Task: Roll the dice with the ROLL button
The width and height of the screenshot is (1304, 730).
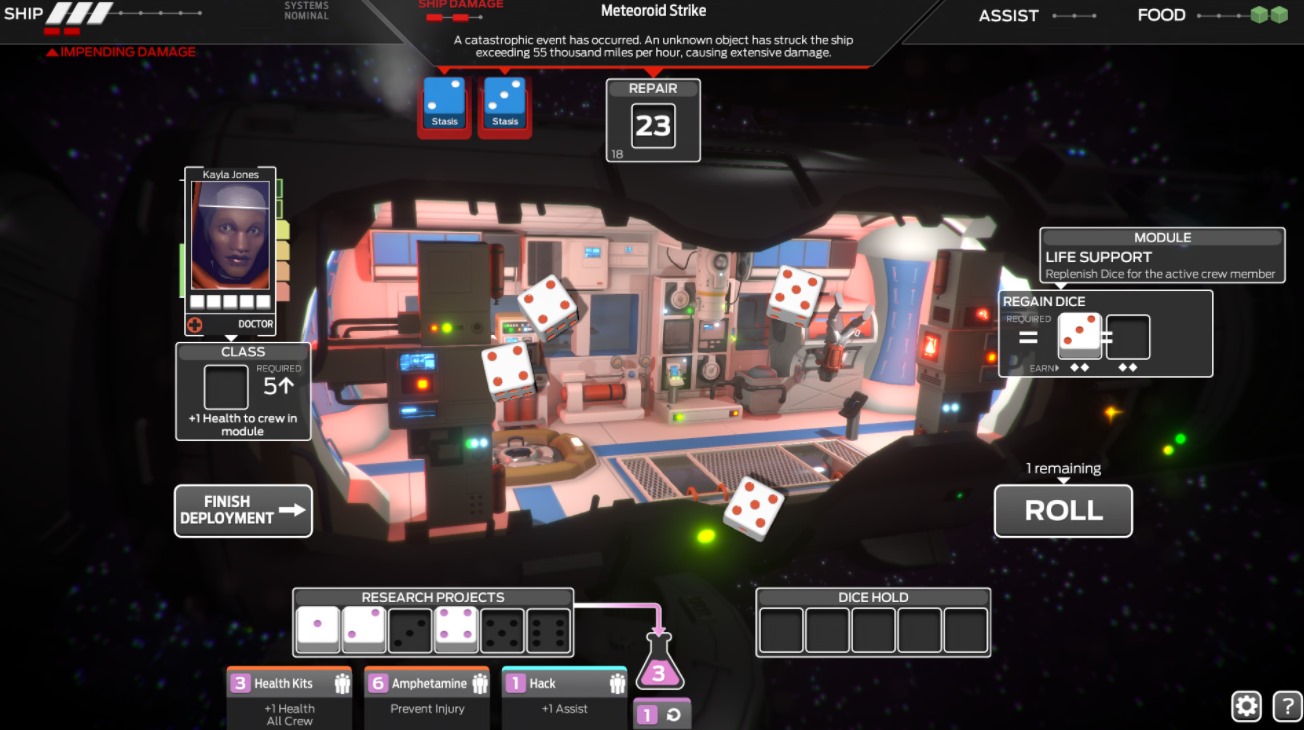Action: tap(1063, 511)
